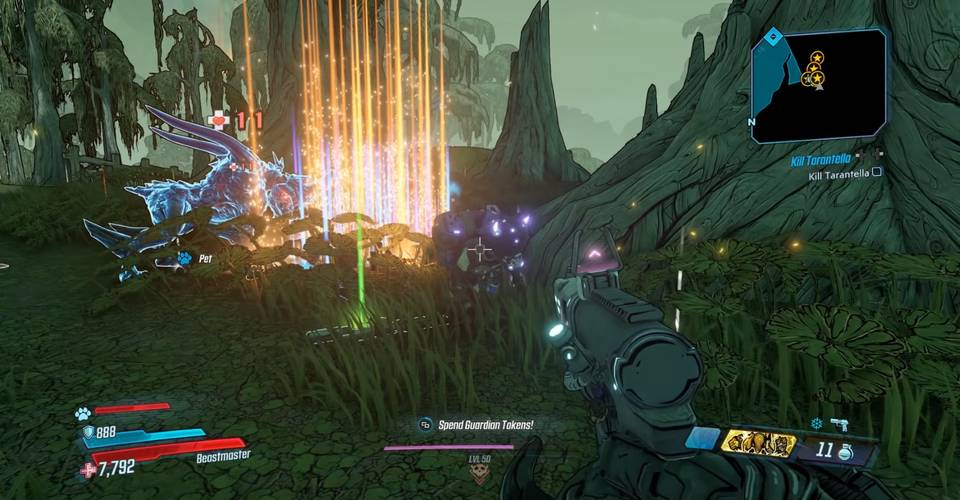Click the cryo snowflake element icon
The image size is (960, 500).
click(x=815, y=424)
